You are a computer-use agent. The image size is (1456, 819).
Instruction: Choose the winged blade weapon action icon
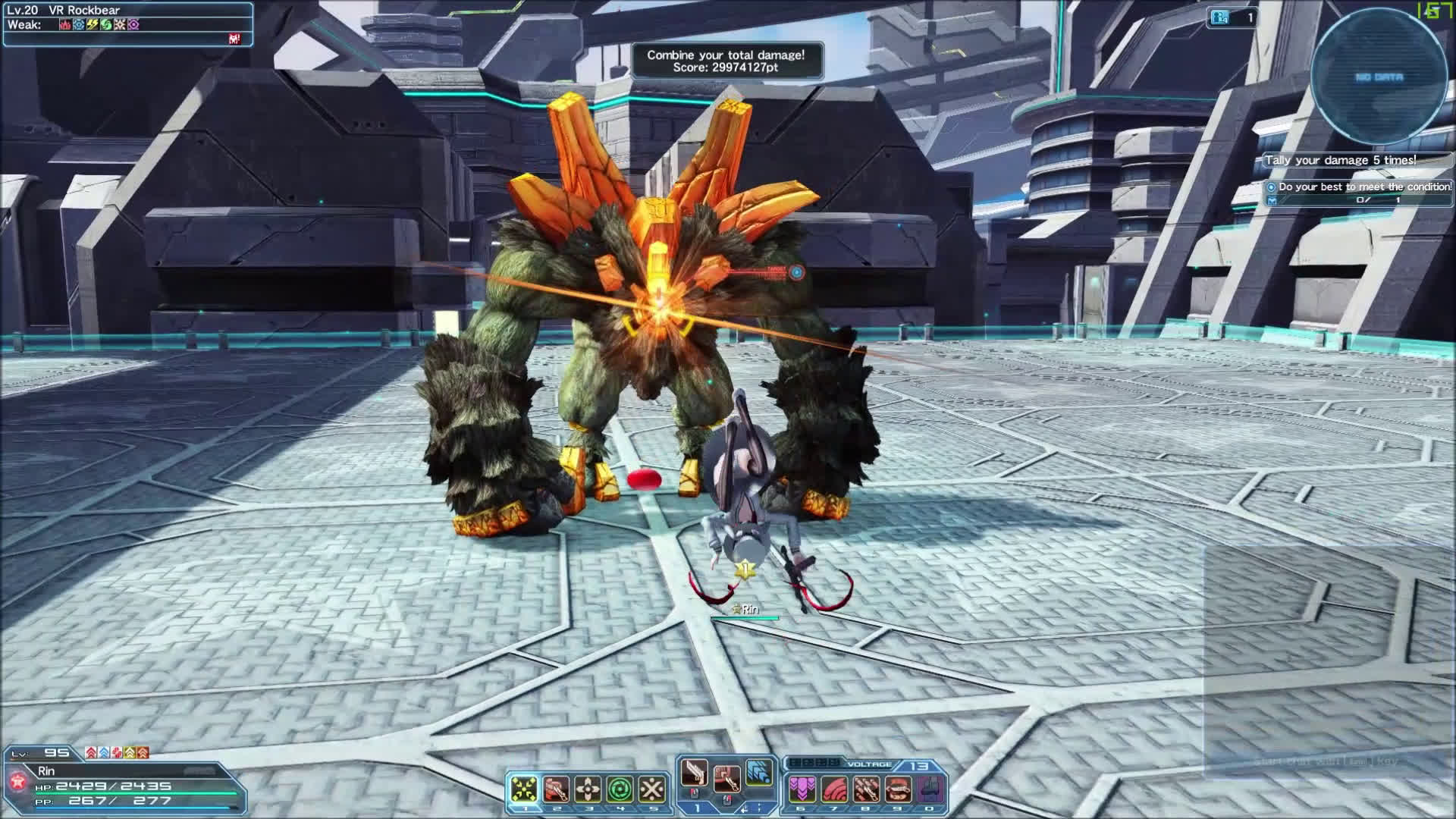(x=694, y=773)
